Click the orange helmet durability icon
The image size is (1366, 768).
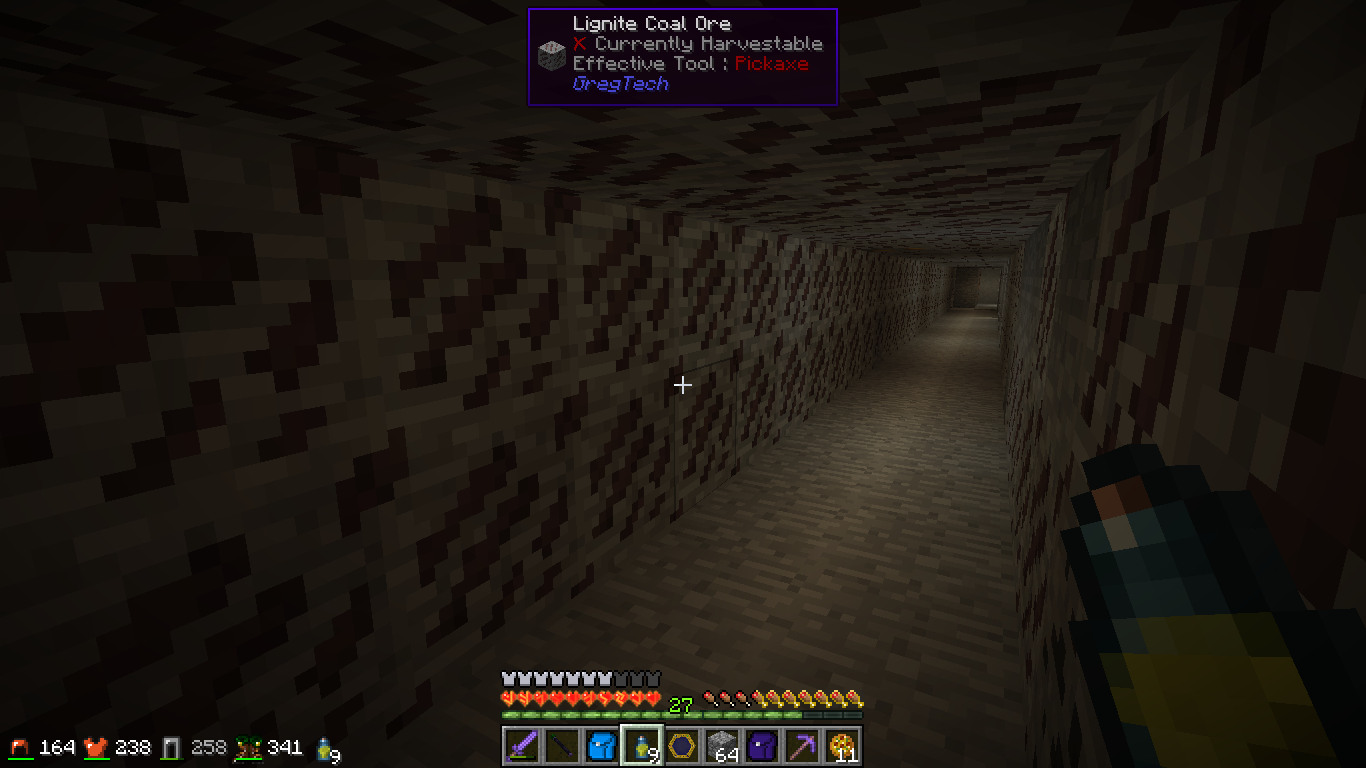(21, 747)
